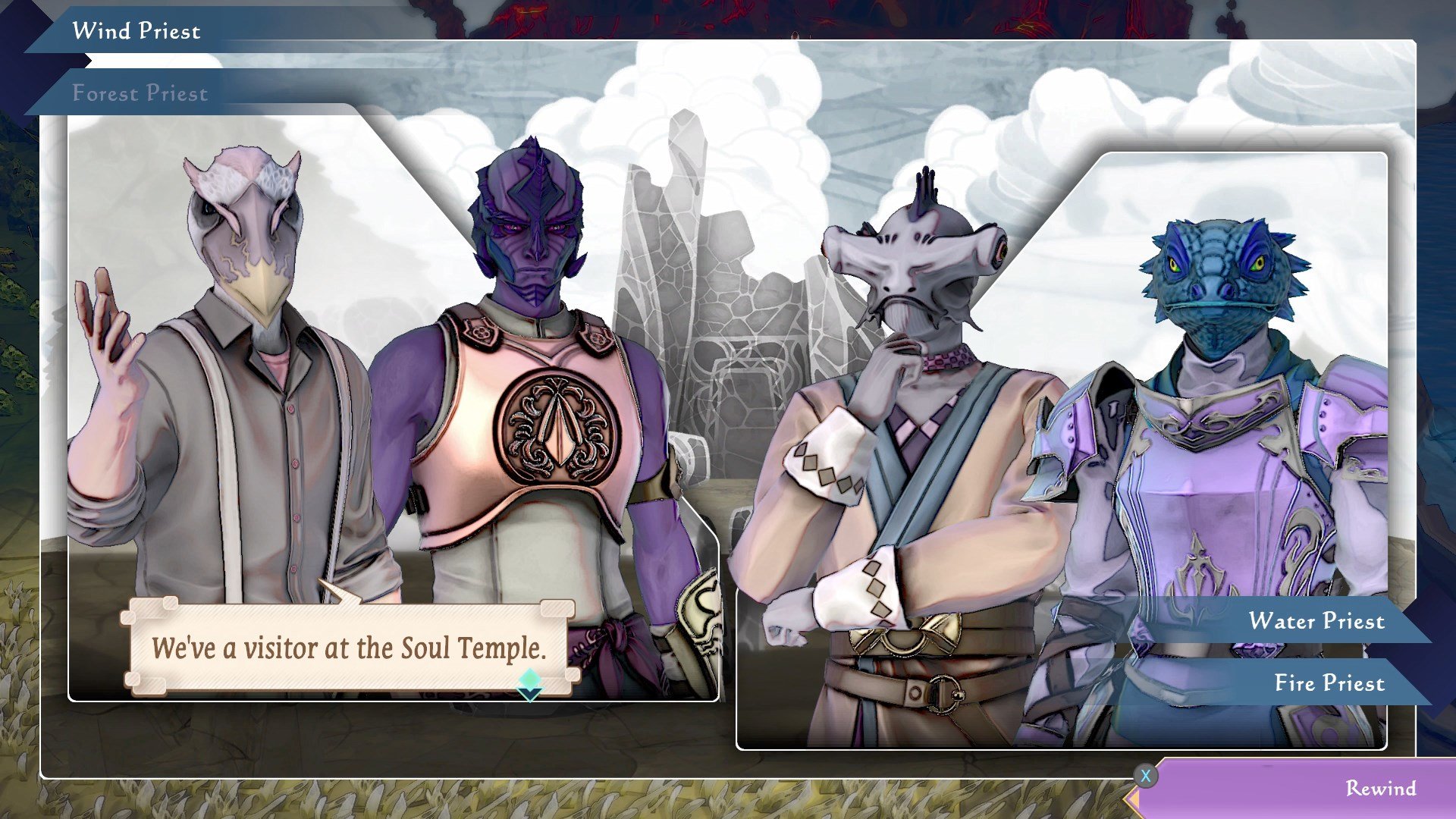Click the glowing teal diamond gem
This screenshot has width=1456, height=819.
coord(531,679)
